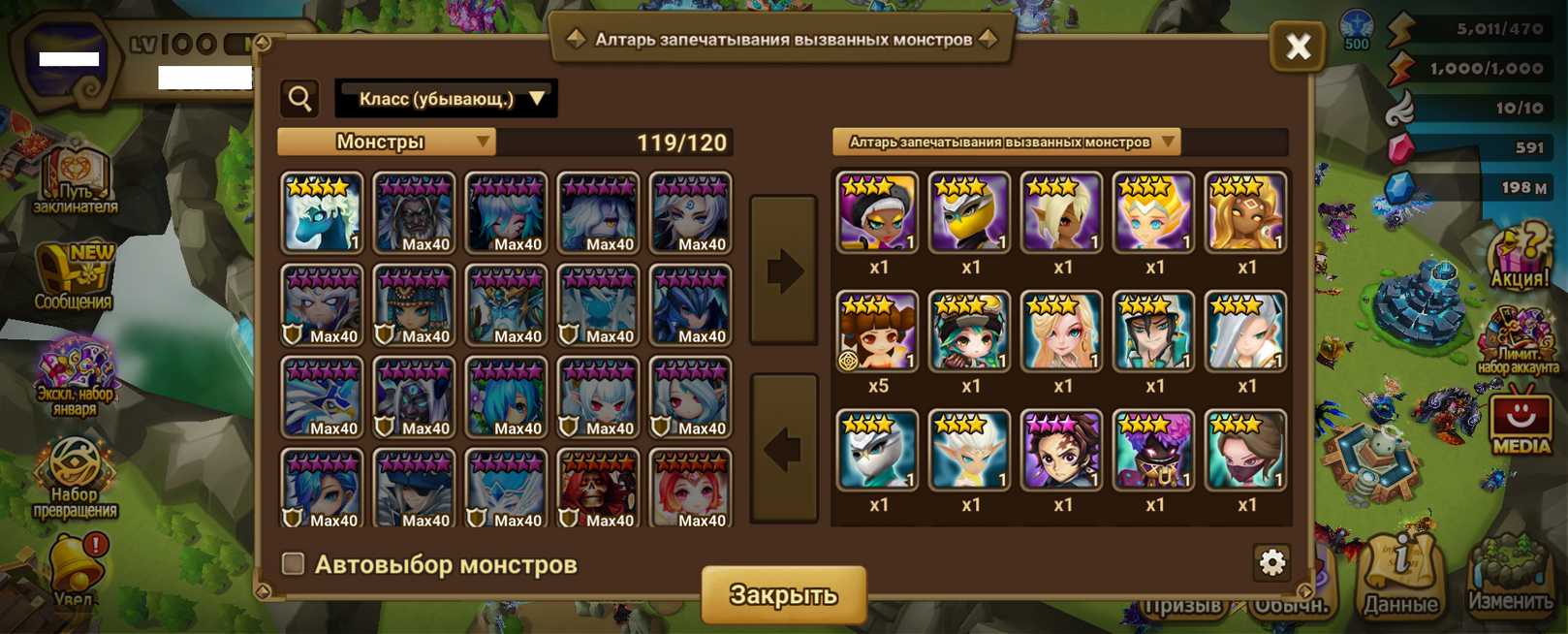
Task: Open the MEDIA button
Action: tap(1521, 423)
